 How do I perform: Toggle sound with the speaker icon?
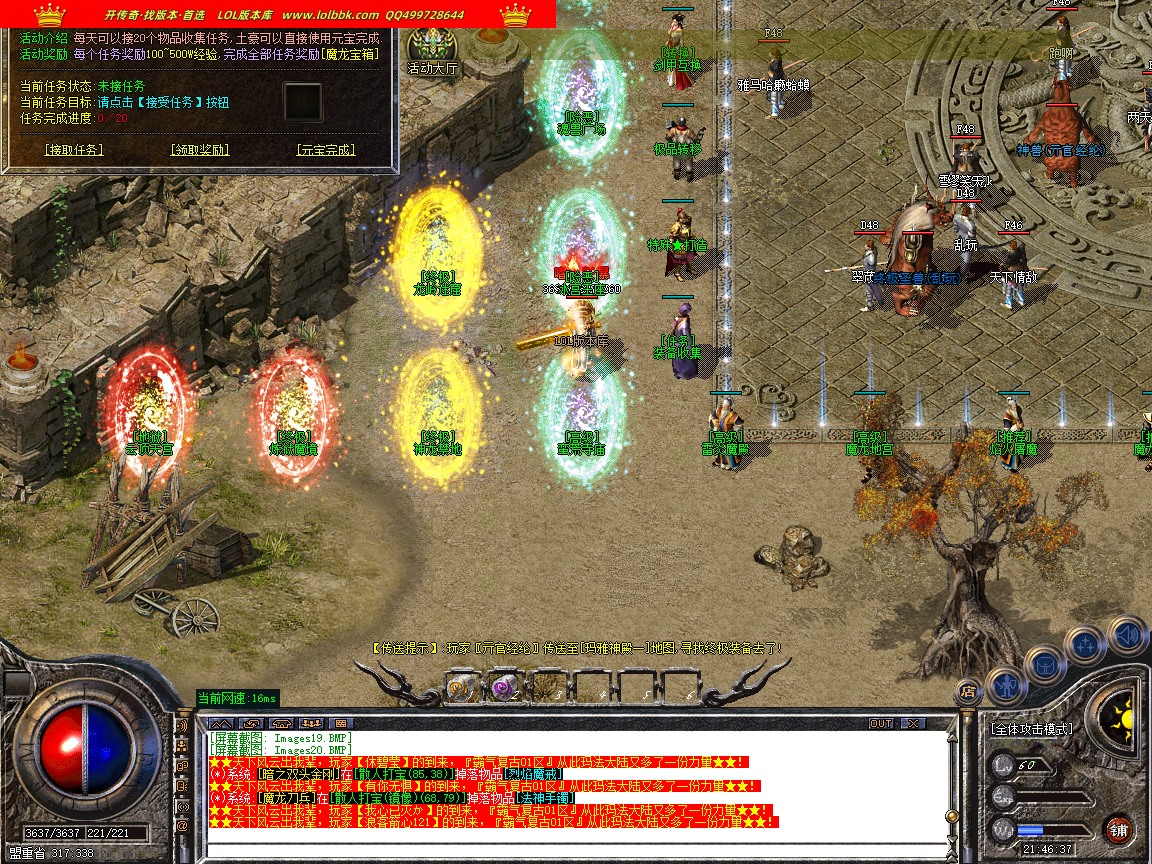1127,635
